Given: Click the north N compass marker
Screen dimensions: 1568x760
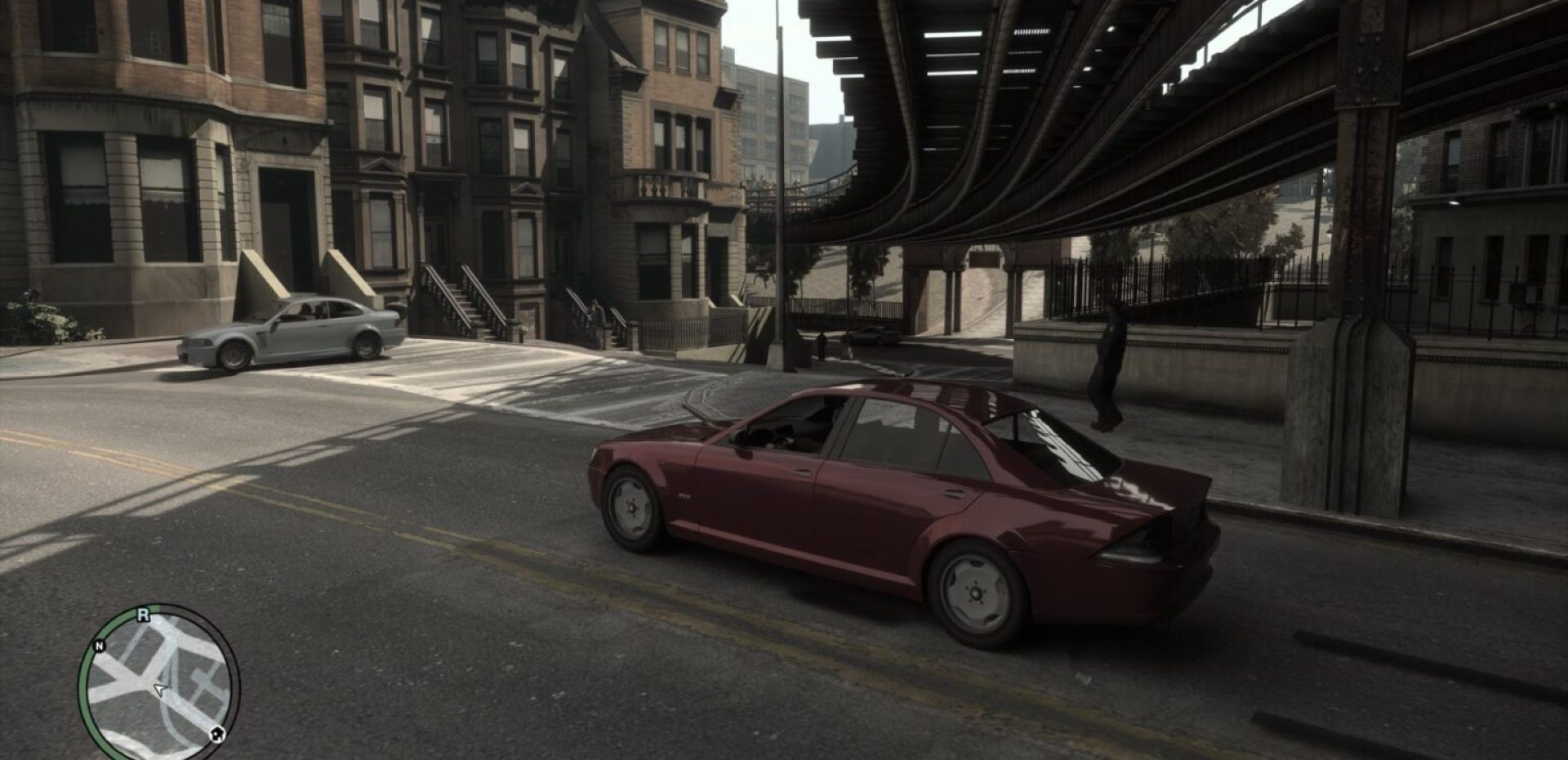Looking at the screenshot, I should pos(100,646).
